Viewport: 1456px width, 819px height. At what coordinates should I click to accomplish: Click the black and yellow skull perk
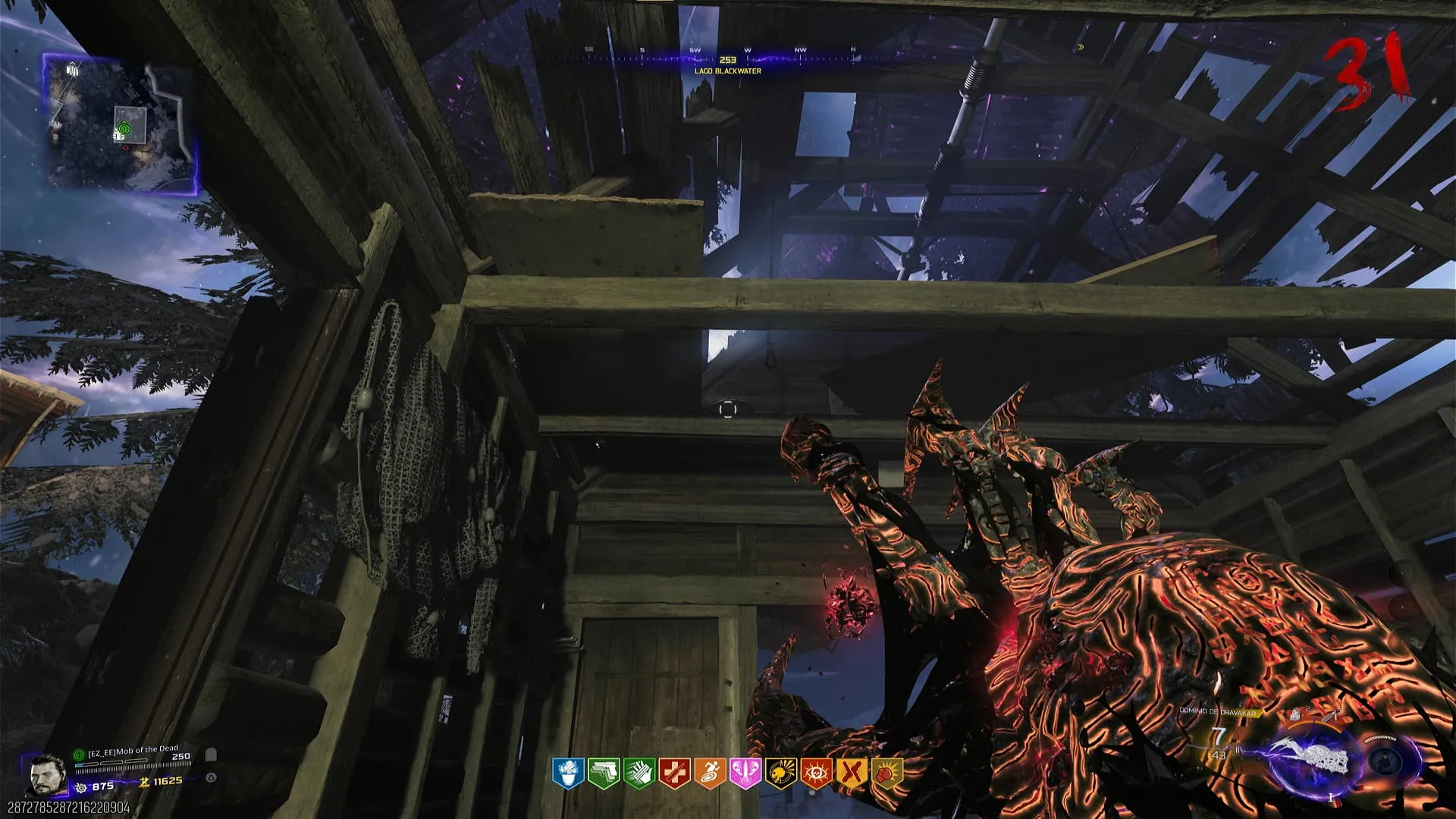click(x=780, y=773)
